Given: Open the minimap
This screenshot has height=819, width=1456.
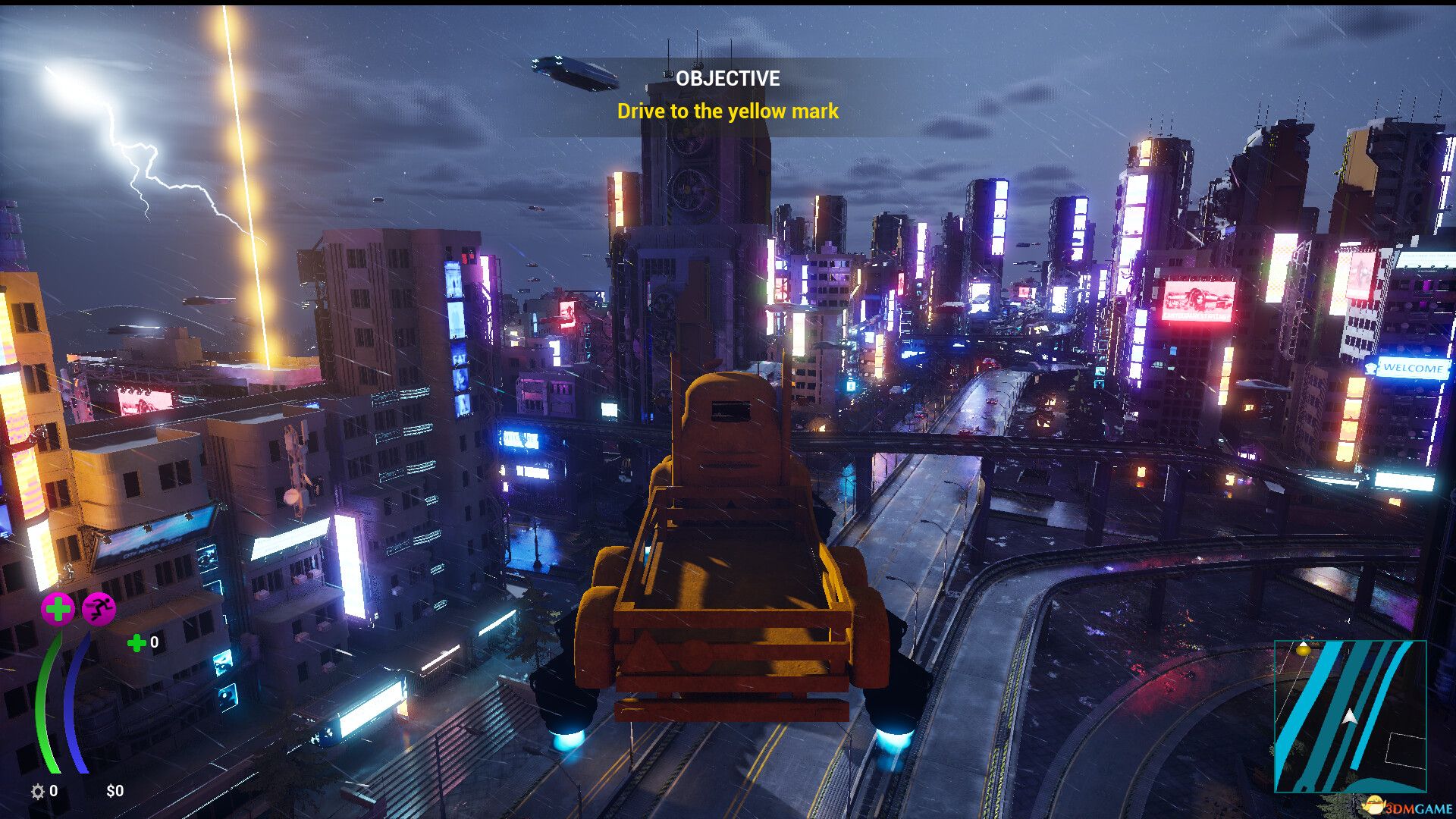Looking at the screenshot, I should (1350, 717).
